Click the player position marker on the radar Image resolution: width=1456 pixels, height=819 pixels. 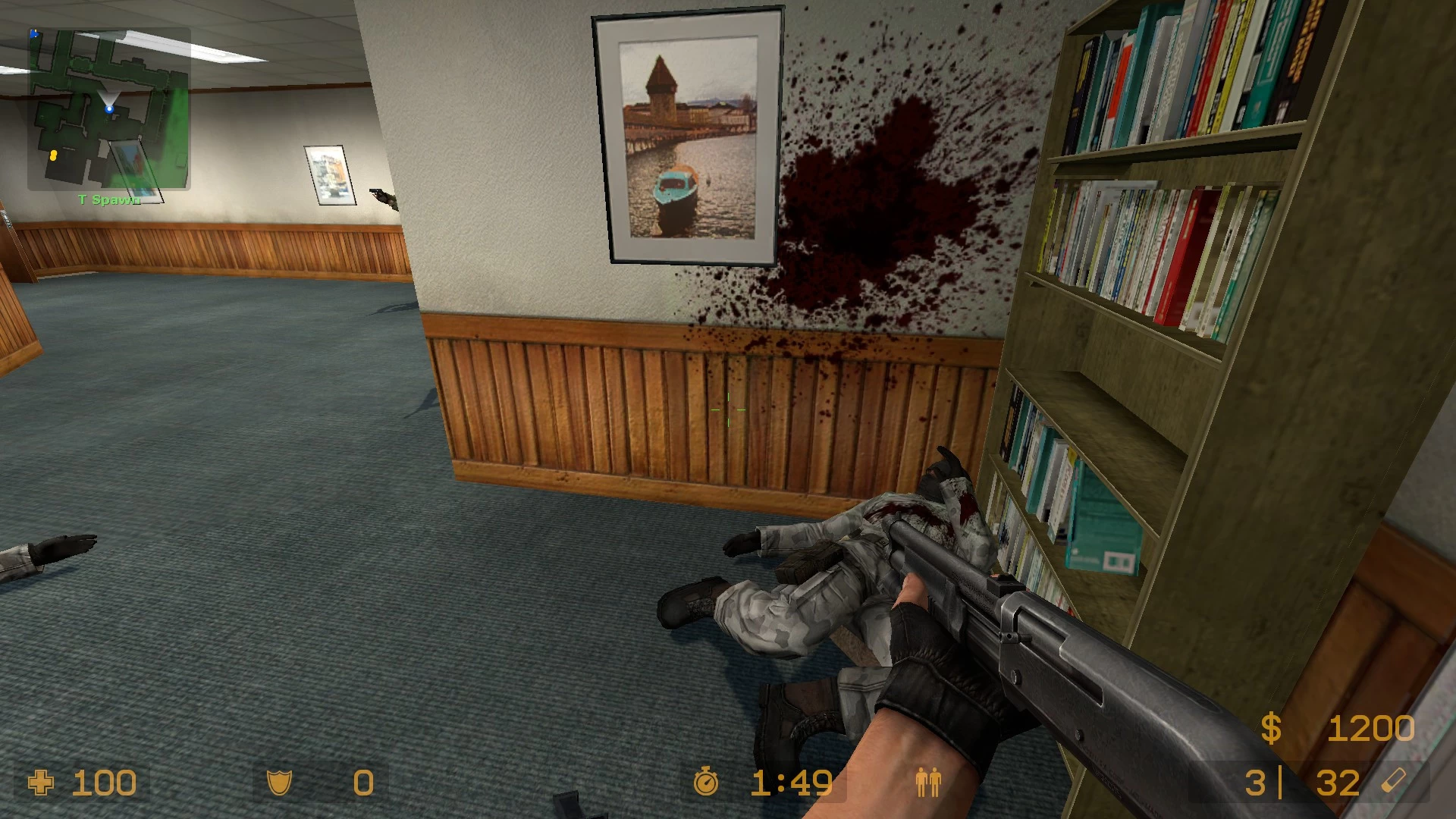click(111, 108)
